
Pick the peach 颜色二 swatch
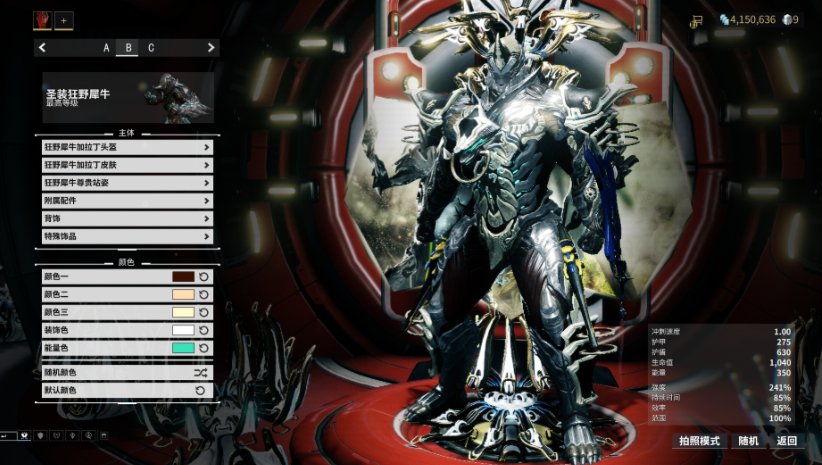pos(183,294)
